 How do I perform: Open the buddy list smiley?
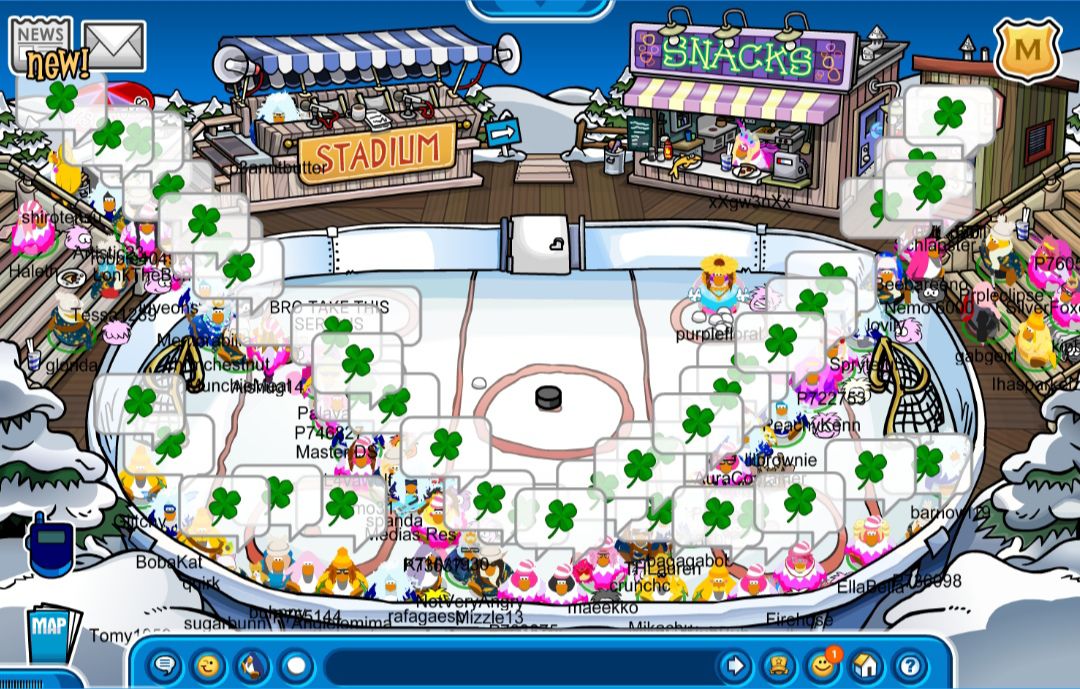point(822,665)
